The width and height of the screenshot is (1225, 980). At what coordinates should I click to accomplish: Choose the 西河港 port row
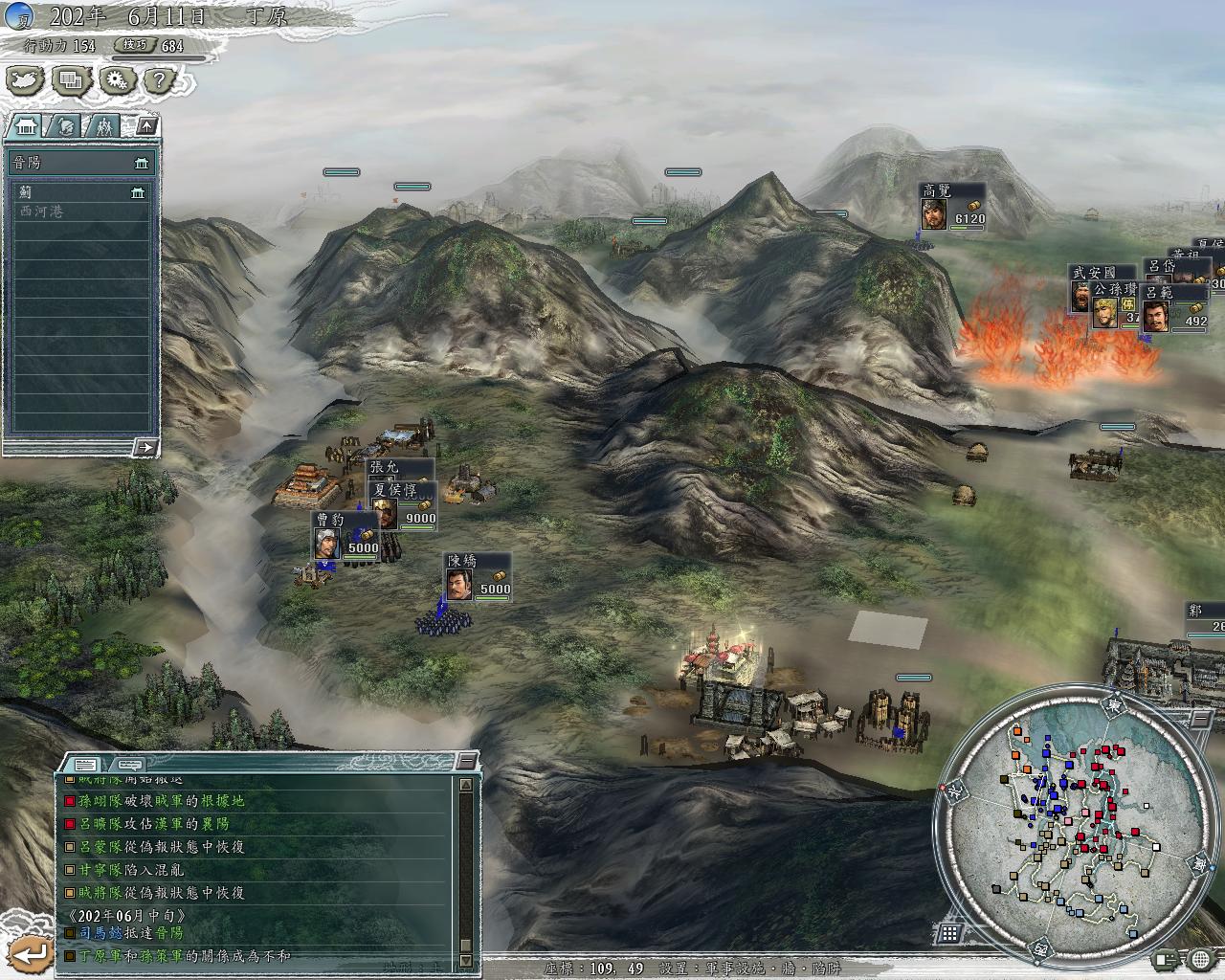78,212
